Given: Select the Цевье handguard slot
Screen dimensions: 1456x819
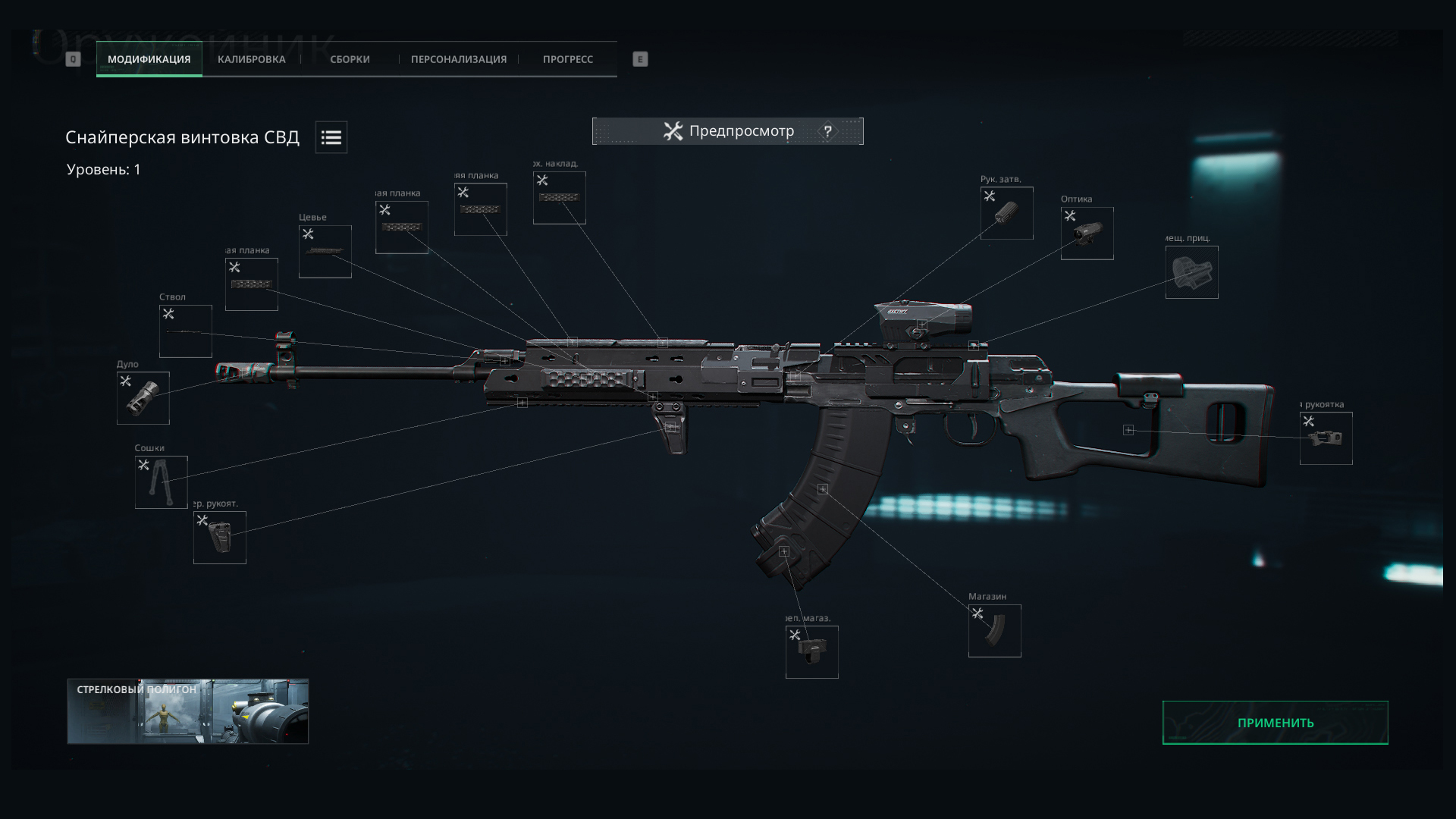Looking at the screenshot, I should click(x=325, y=252).
